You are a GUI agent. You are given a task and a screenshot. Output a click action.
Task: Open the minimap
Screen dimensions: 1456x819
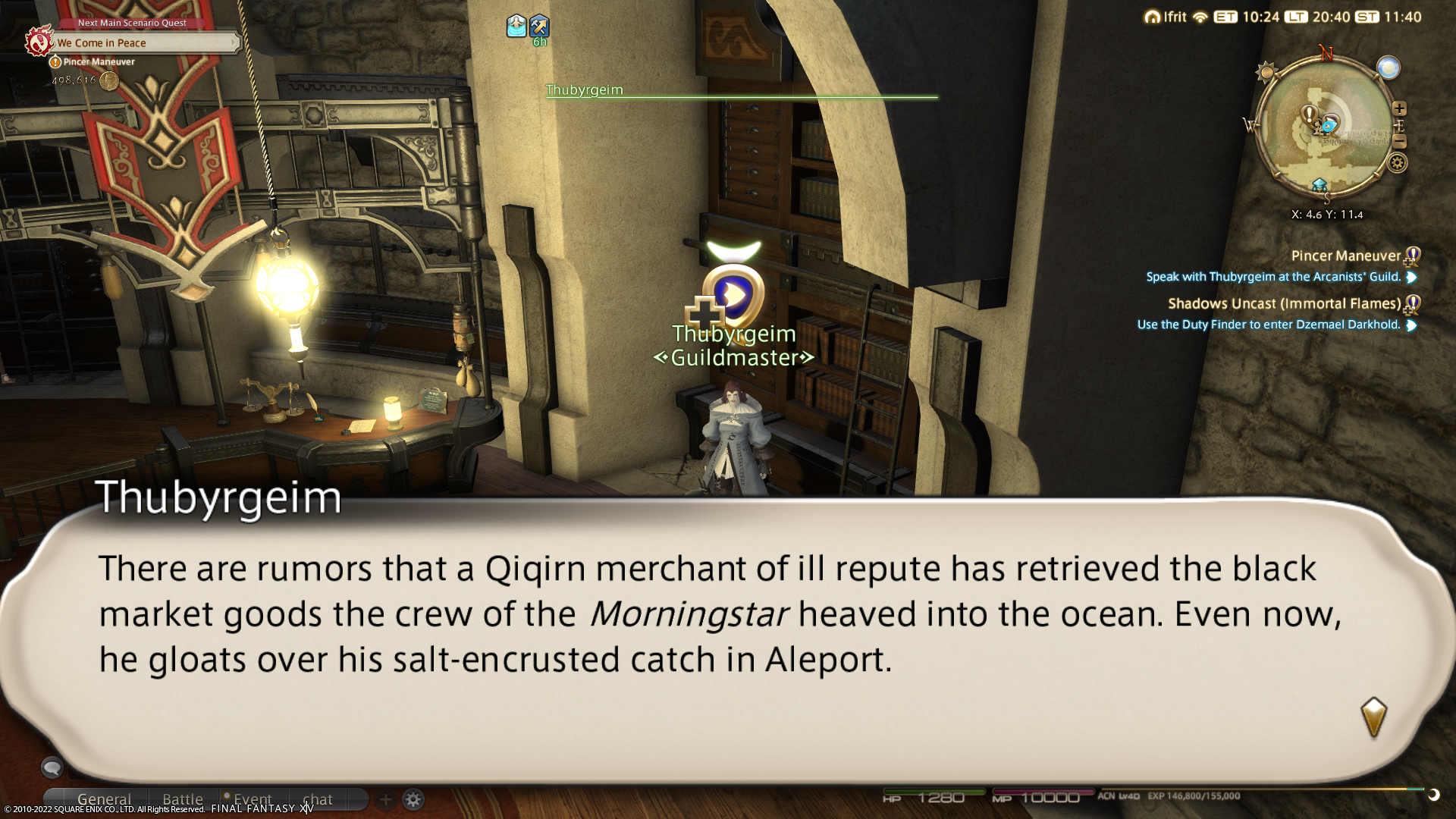(x=1325, y=129)
